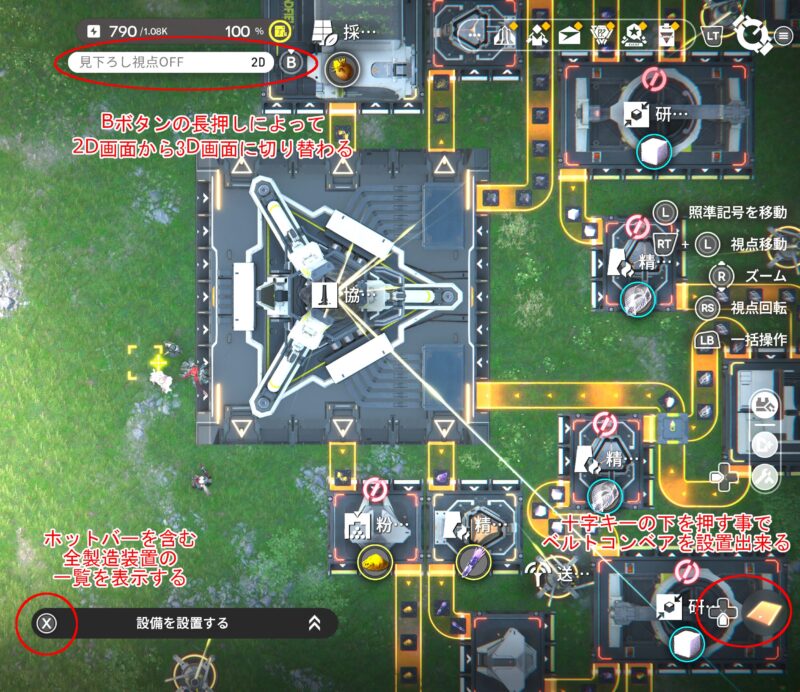
Task: Open the hamburger menu at top right
Action: 784,36
